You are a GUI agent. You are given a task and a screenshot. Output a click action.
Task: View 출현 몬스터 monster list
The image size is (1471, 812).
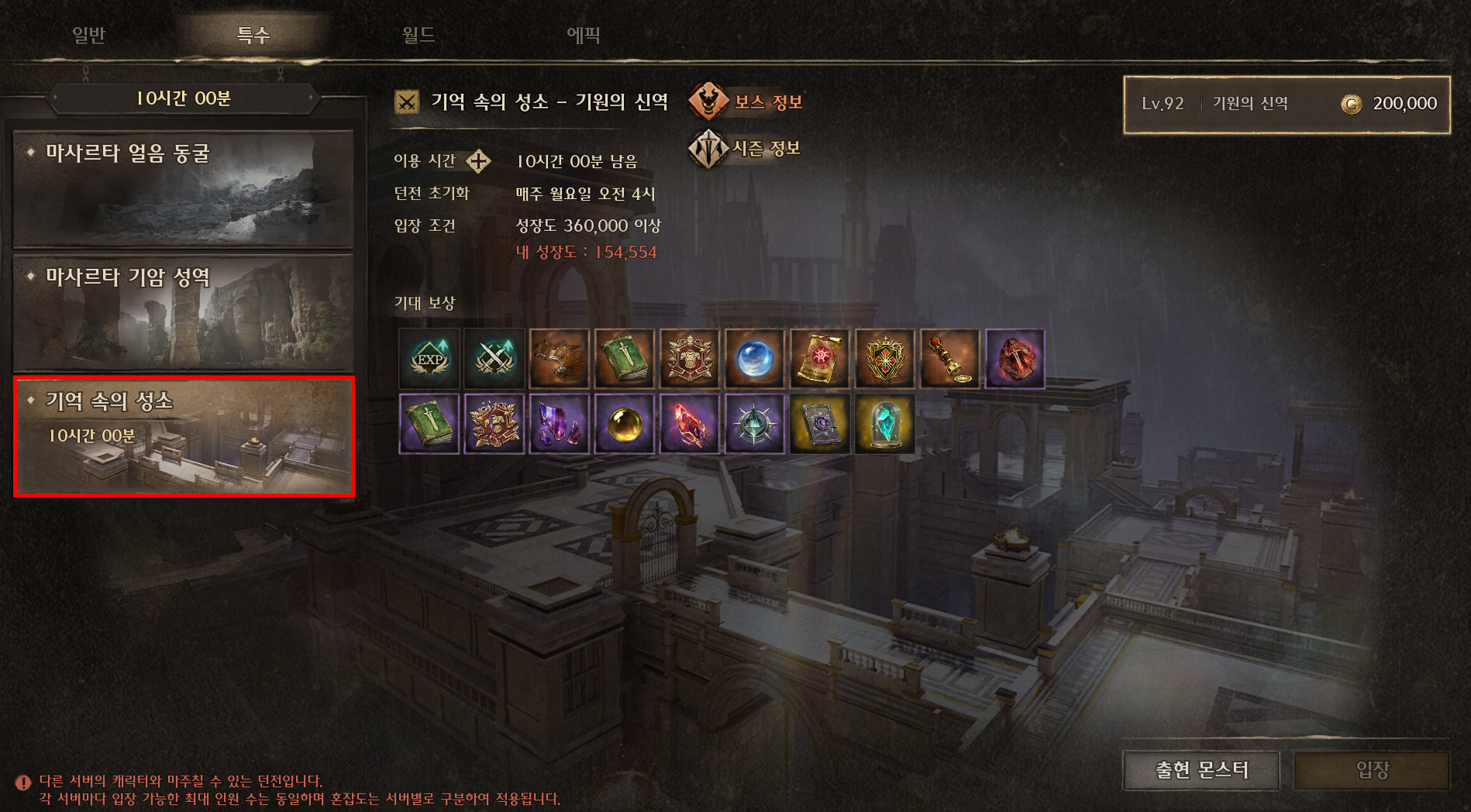[1201, 770]
